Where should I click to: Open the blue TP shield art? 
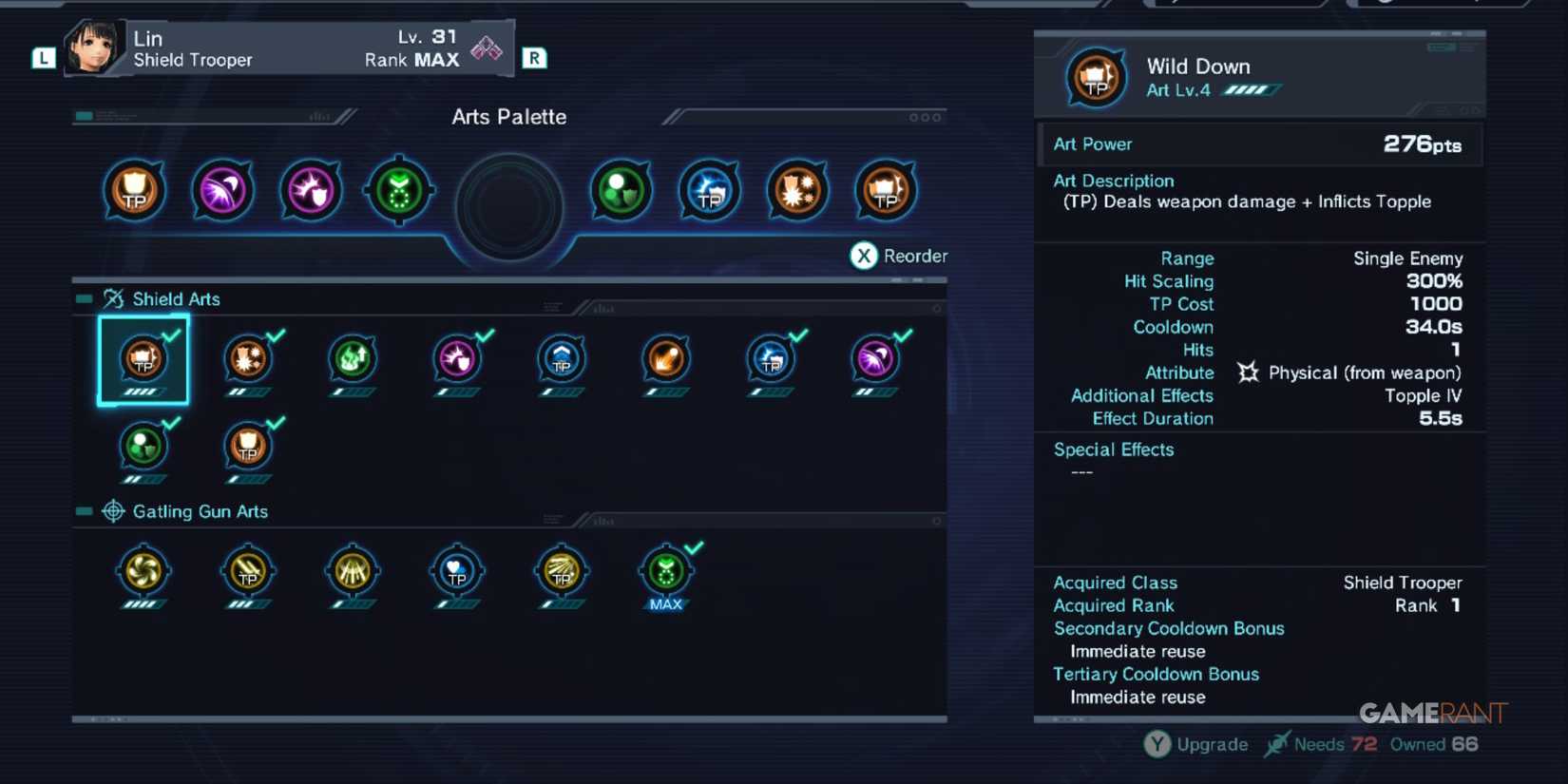tap(562, 358)
